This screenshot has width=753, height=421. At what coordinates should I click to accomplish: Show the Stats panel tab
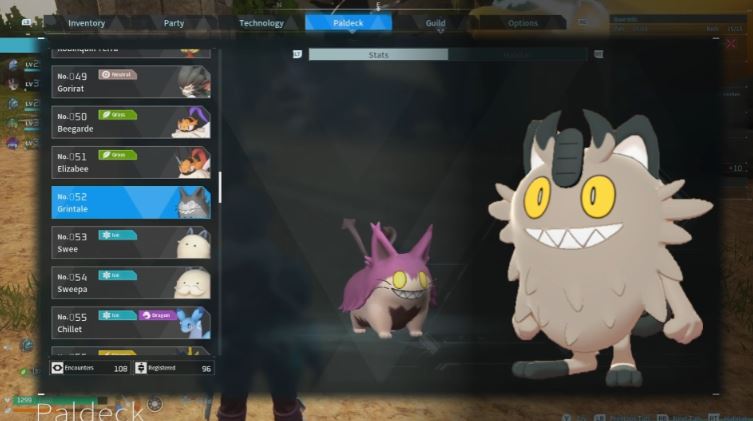tap(378, 55)
